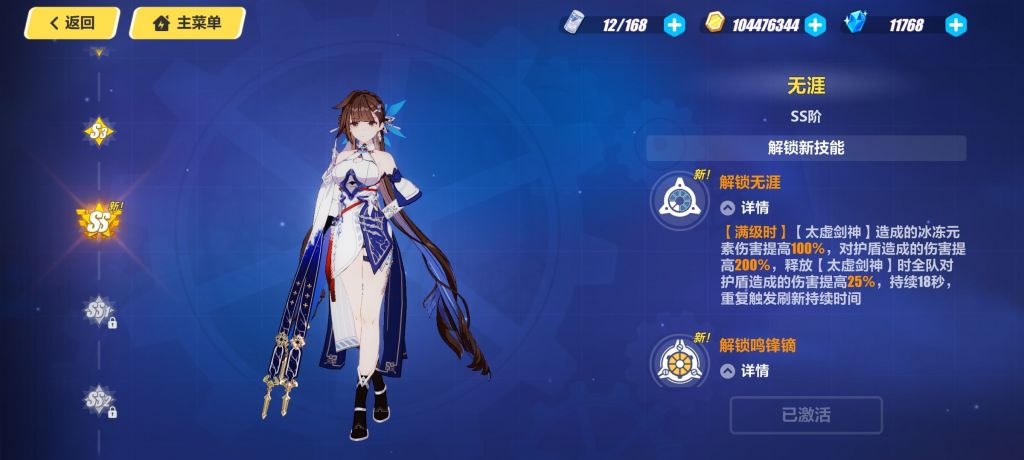Open the 主菜单 main menu
The image size is (1024, 460).
click(187, 23)
